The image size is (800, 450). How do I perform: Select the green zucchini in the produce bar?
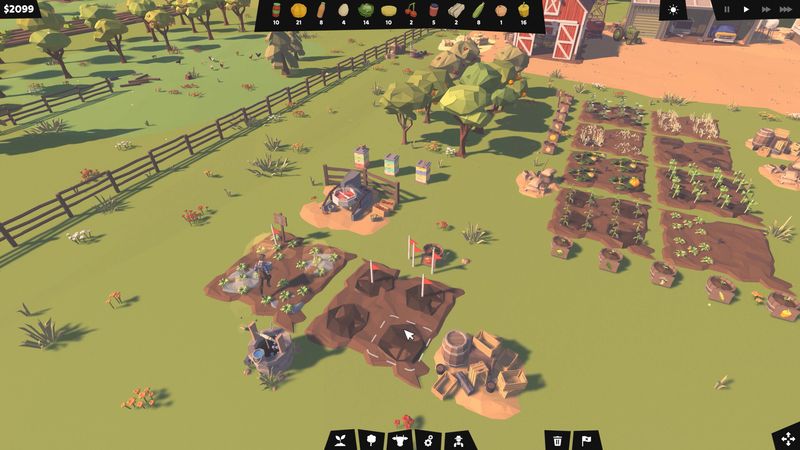tap(479, 10)
